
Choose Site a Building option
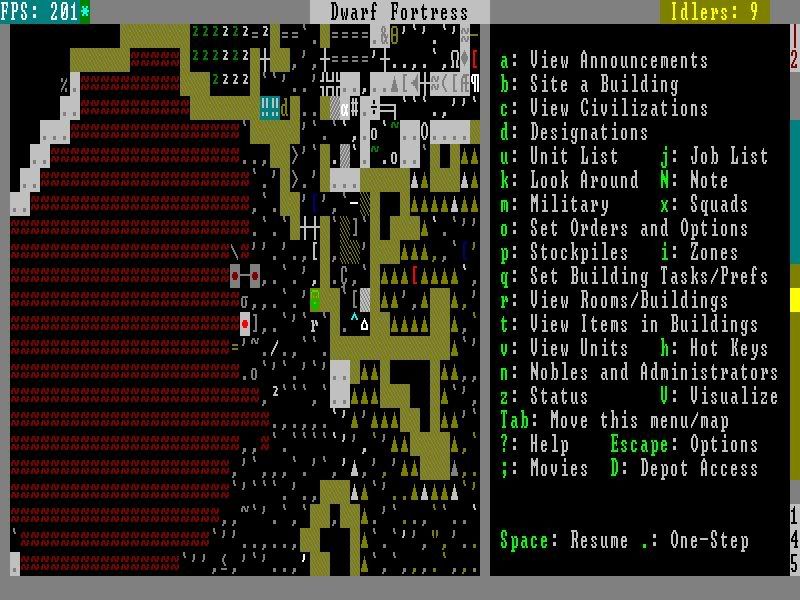click(x=603, y=85)
